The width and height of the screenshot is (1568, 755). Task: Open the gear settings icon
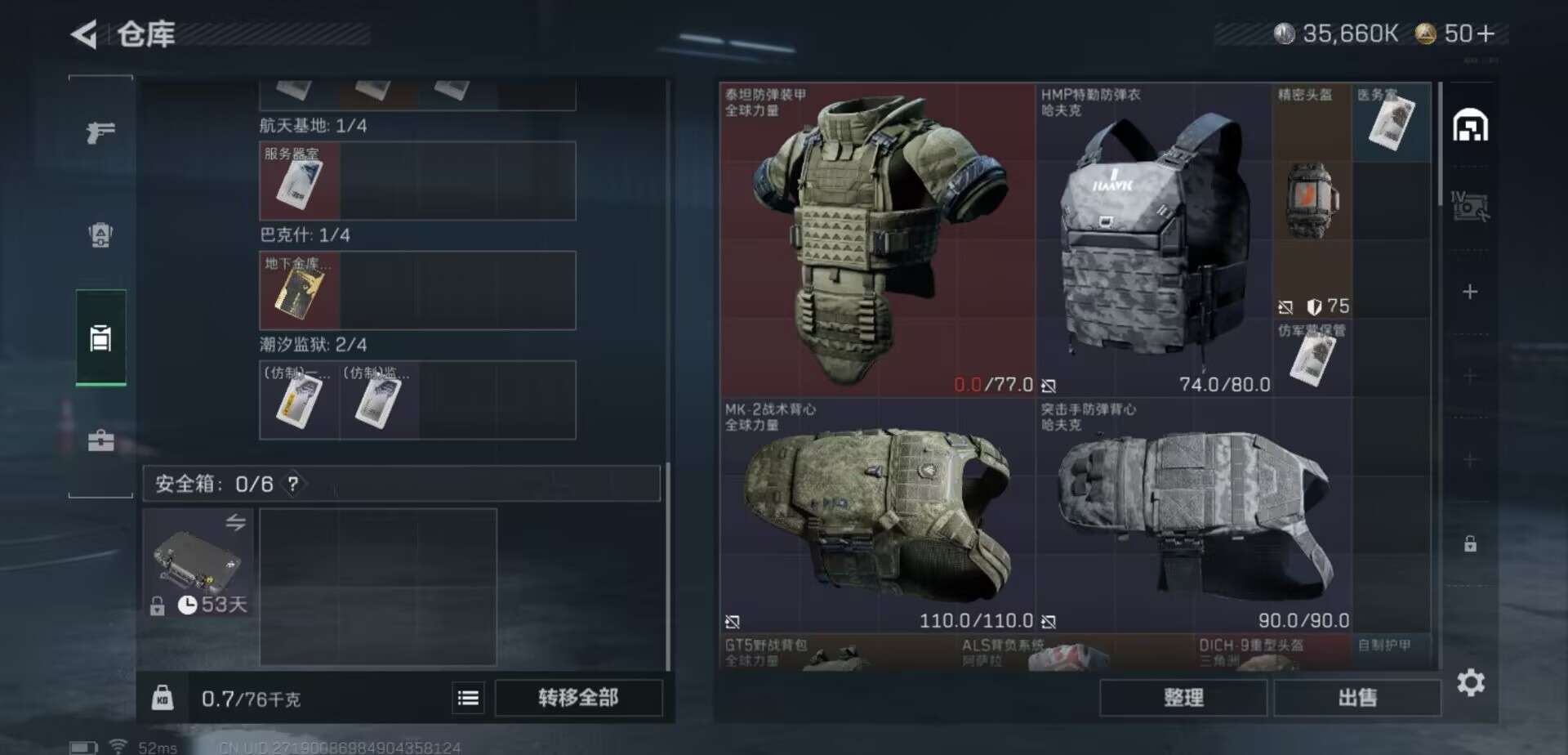pyautogui.click(x=1470, y=682)
